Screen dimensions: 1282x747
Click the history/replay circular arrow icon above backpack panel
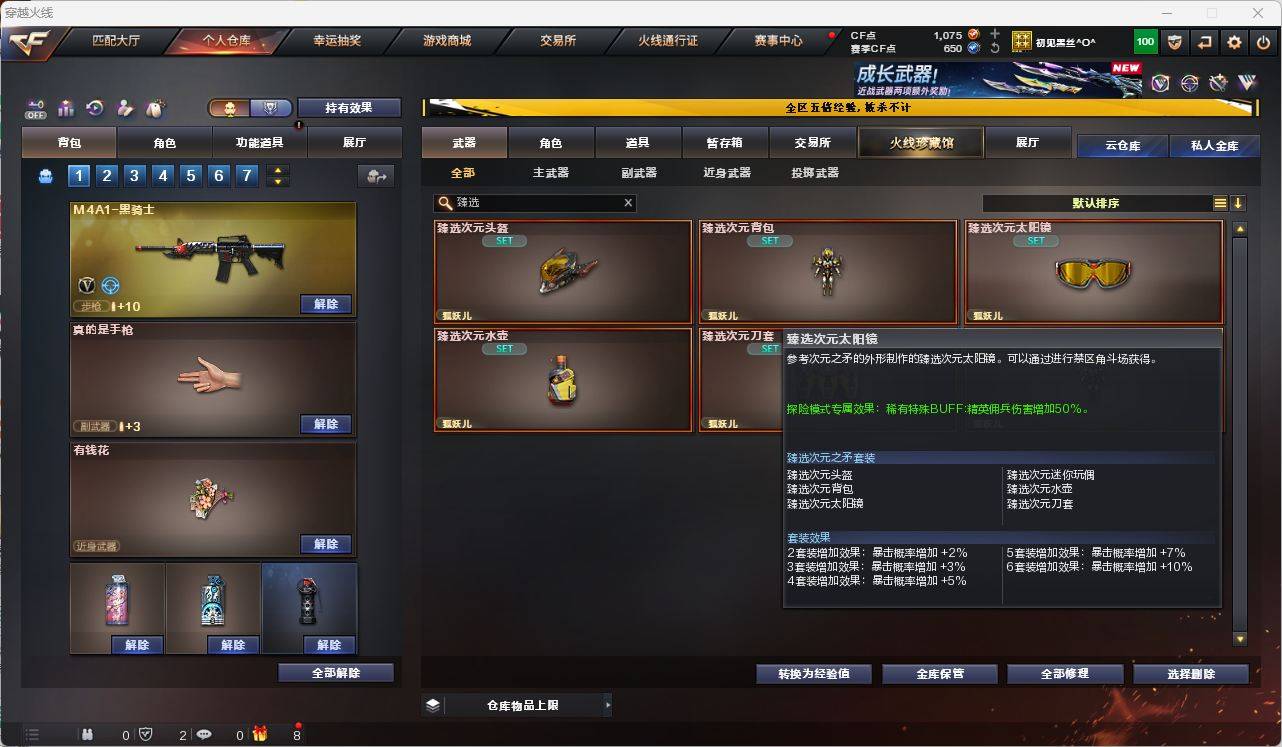tap(95, 108)
